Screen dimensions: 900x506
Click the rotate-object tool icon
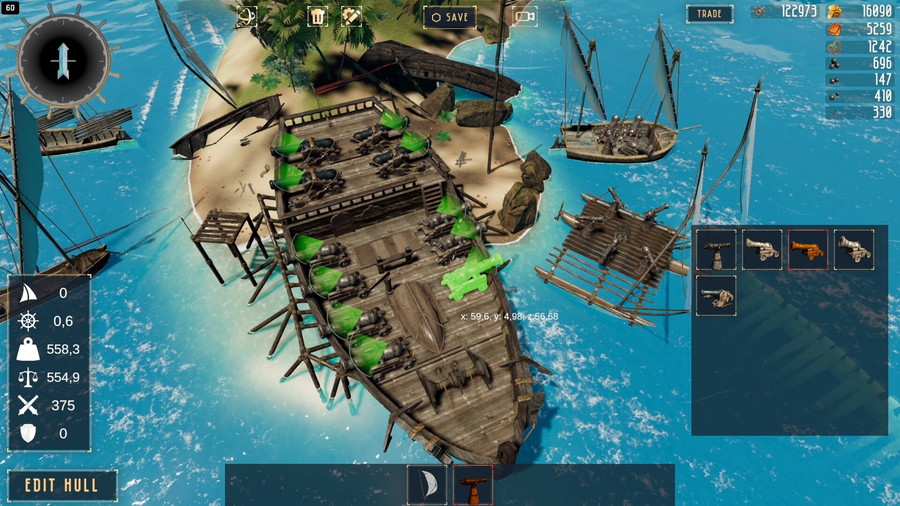(x=246, y=16)
